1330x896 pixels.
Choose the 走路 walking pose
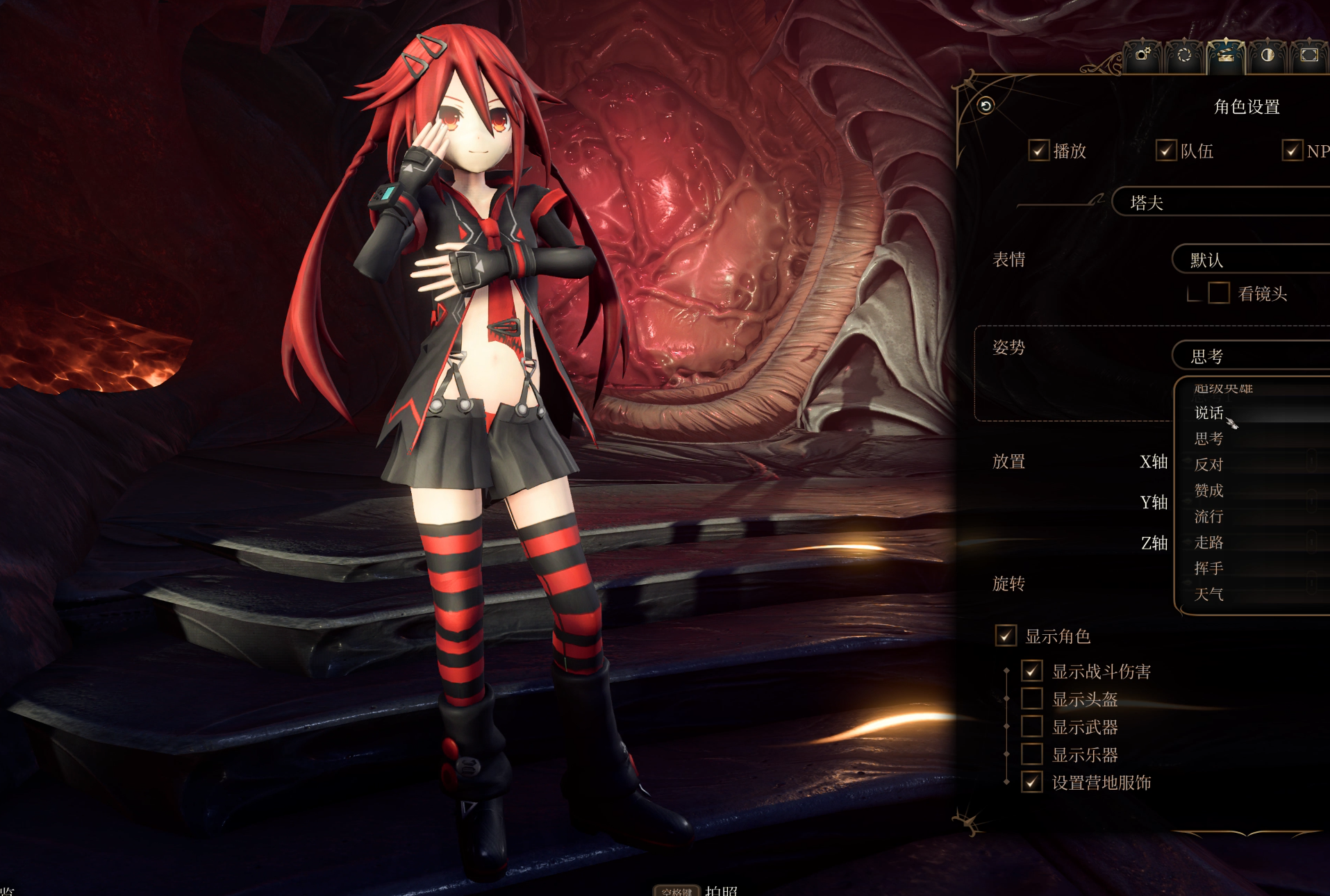(1209, 542)
